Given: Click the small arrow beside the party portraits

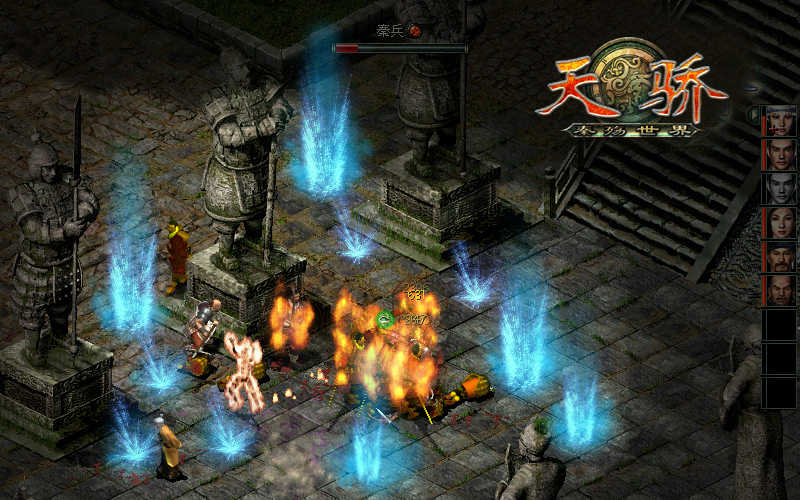Looking at the screenshot, I should 753,115.
